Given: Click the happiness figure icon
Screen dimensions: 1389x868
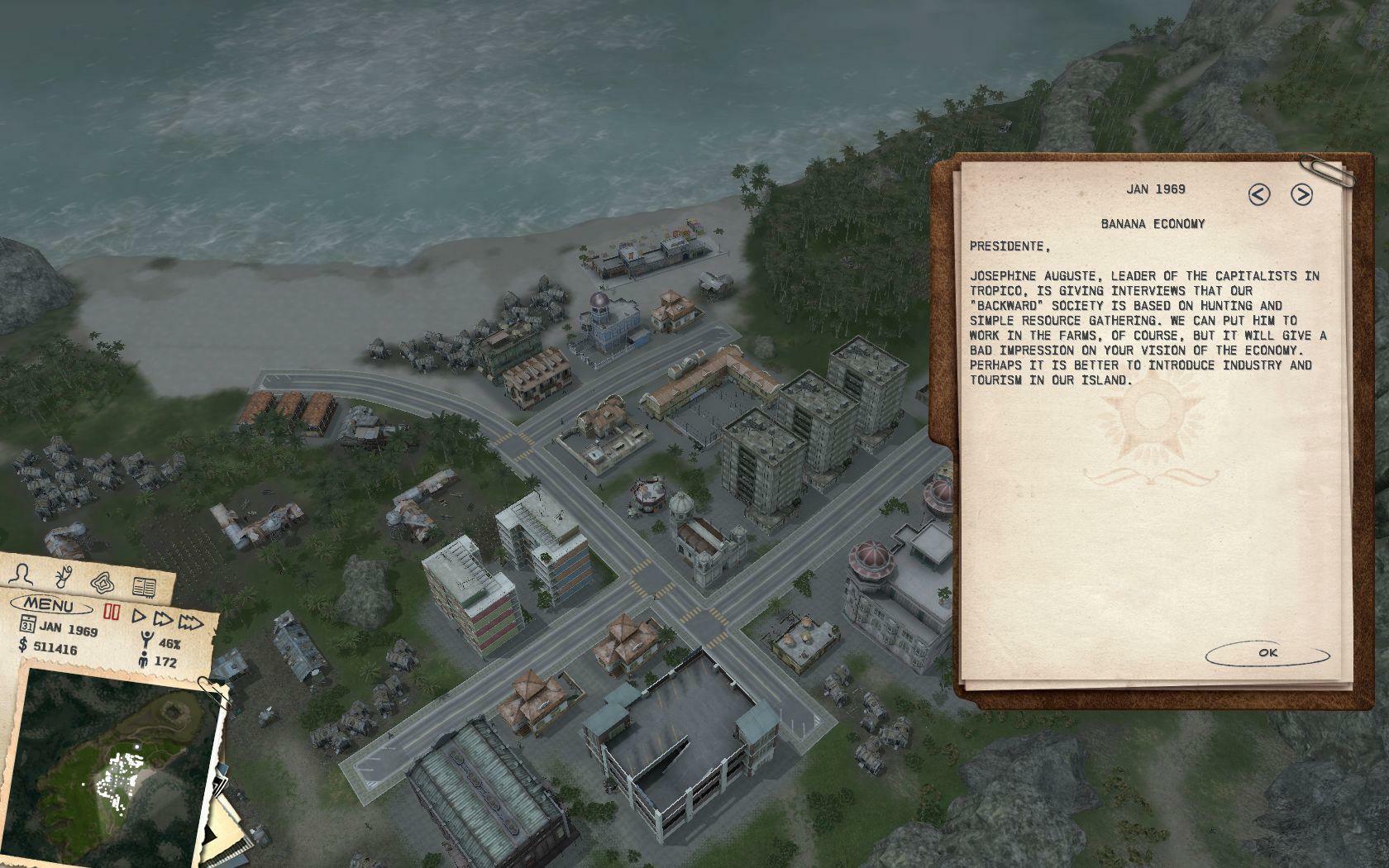Looking at the screenshot, I should [147, 639].
